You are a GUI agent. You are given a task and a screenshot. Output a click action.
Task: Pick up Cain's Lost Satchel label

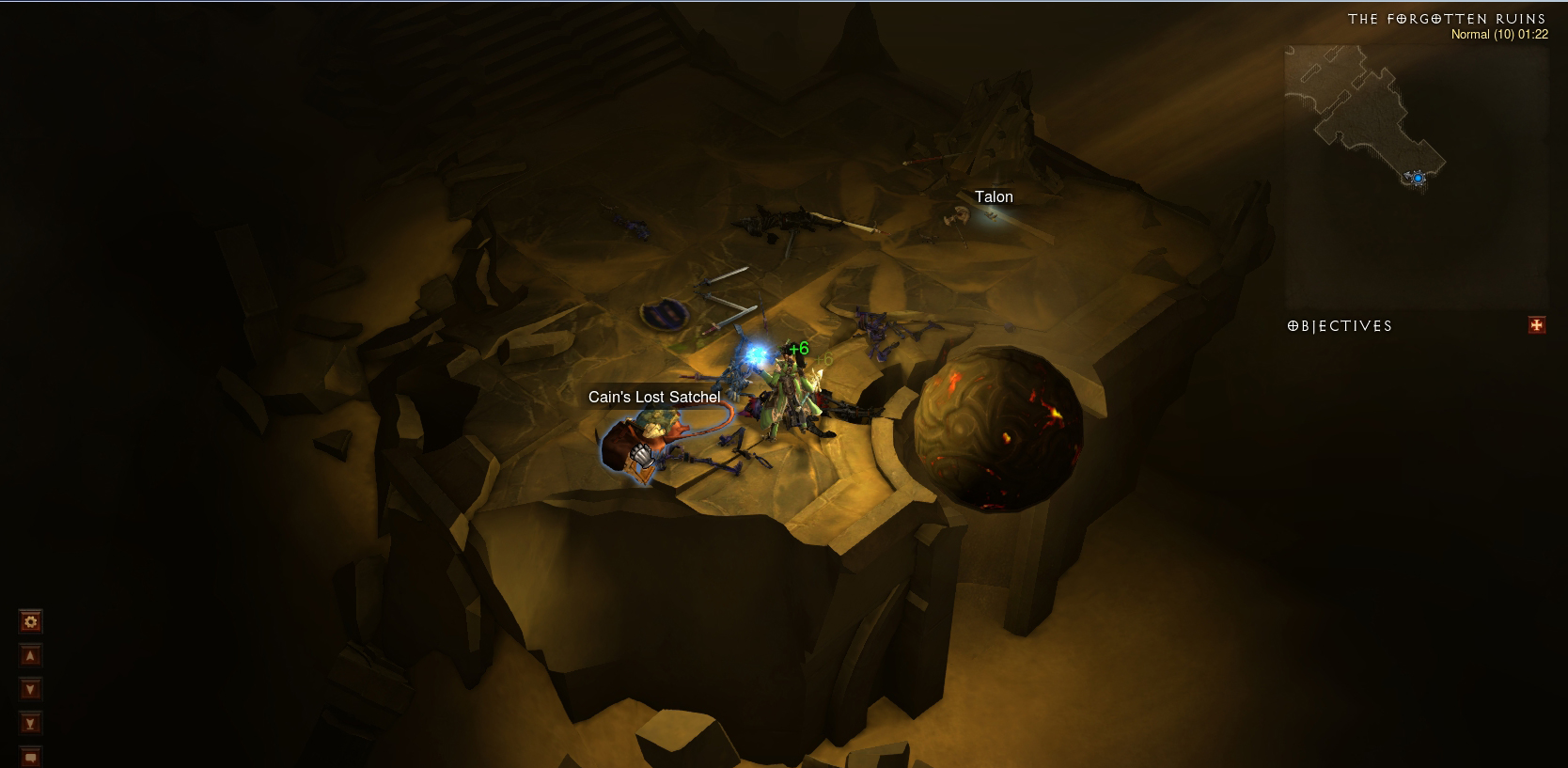[654, 398]
